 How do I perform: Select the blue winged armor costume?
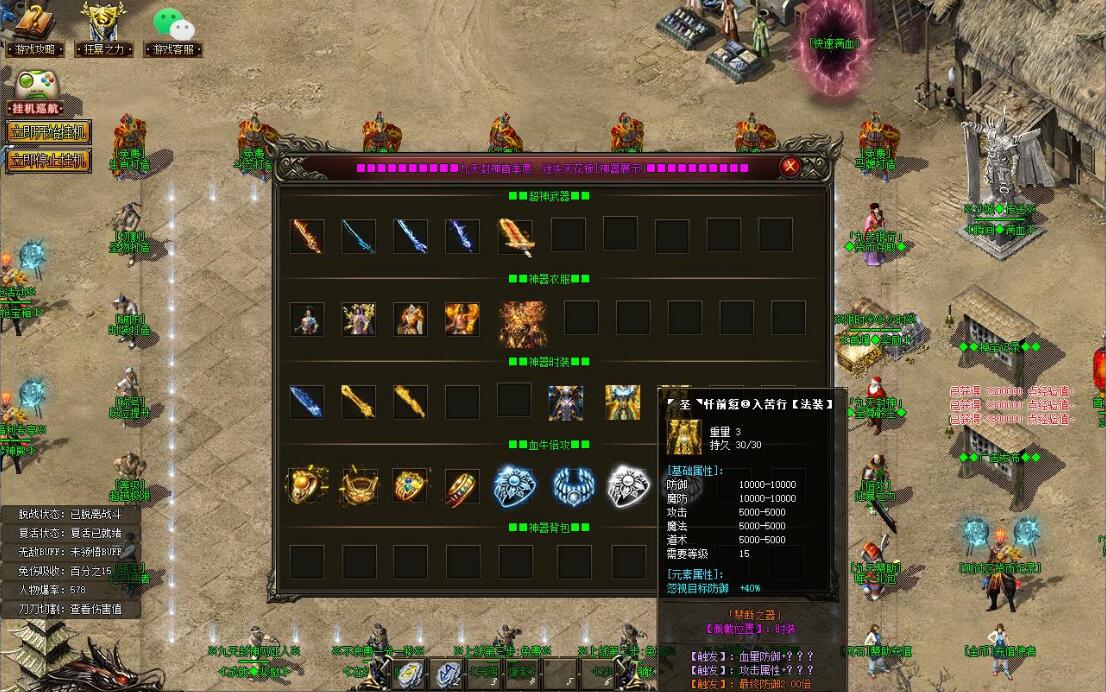click(x=566, y=402)
